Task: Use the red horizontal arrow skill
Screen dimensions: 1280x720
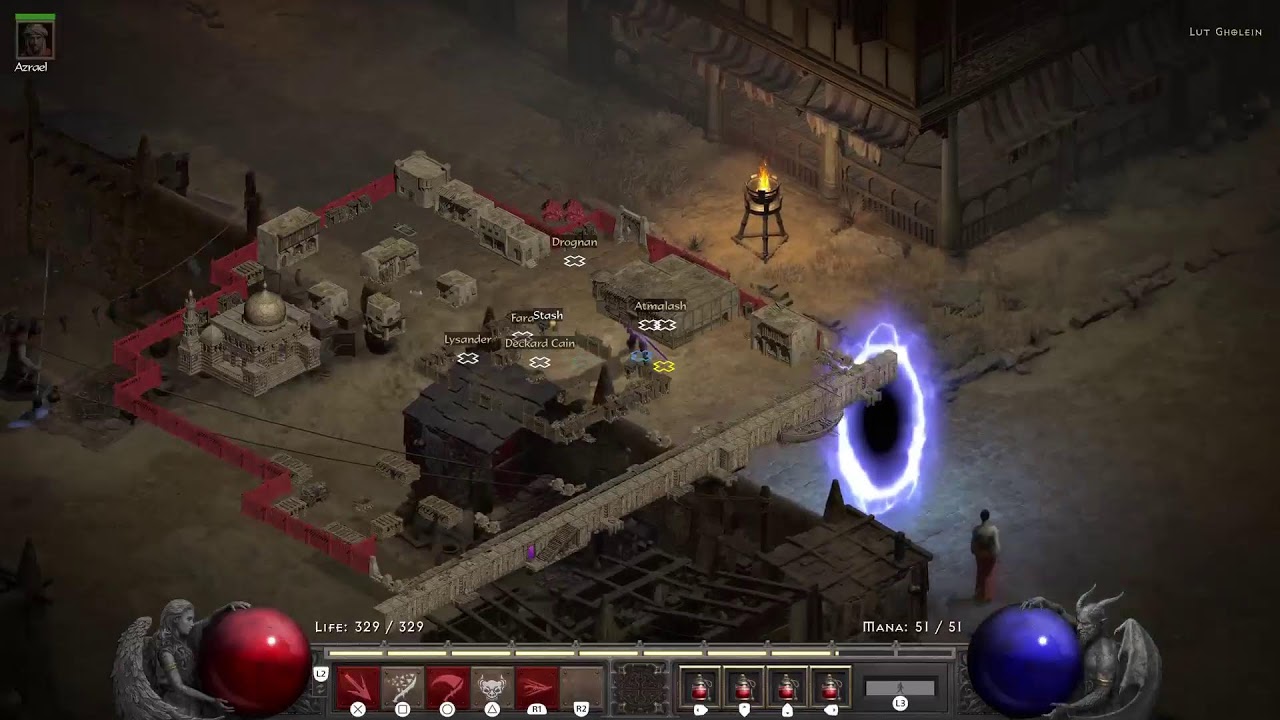Action: click(537, 687)
